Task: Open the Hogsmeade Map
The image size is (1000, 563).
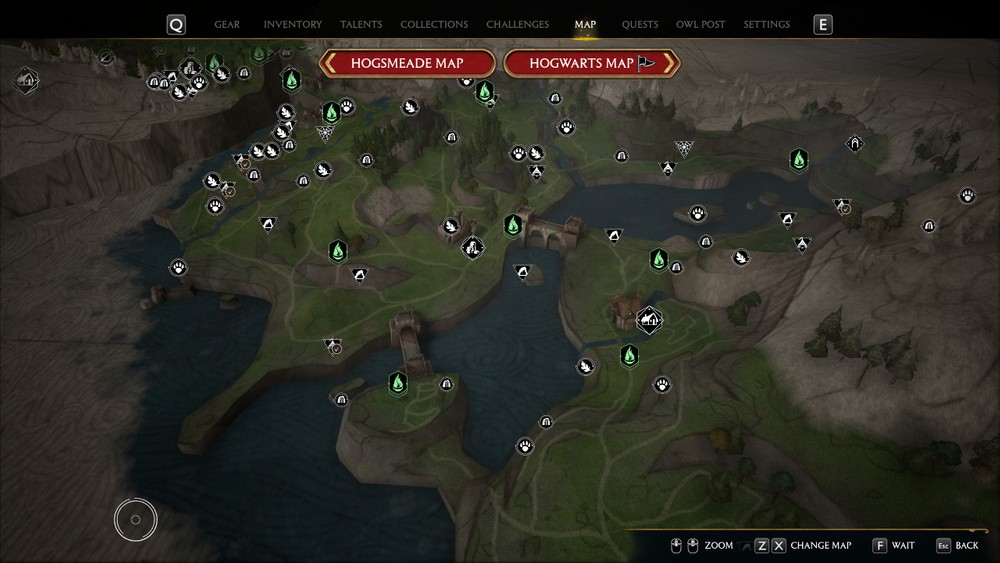Action: click(407, 63)
